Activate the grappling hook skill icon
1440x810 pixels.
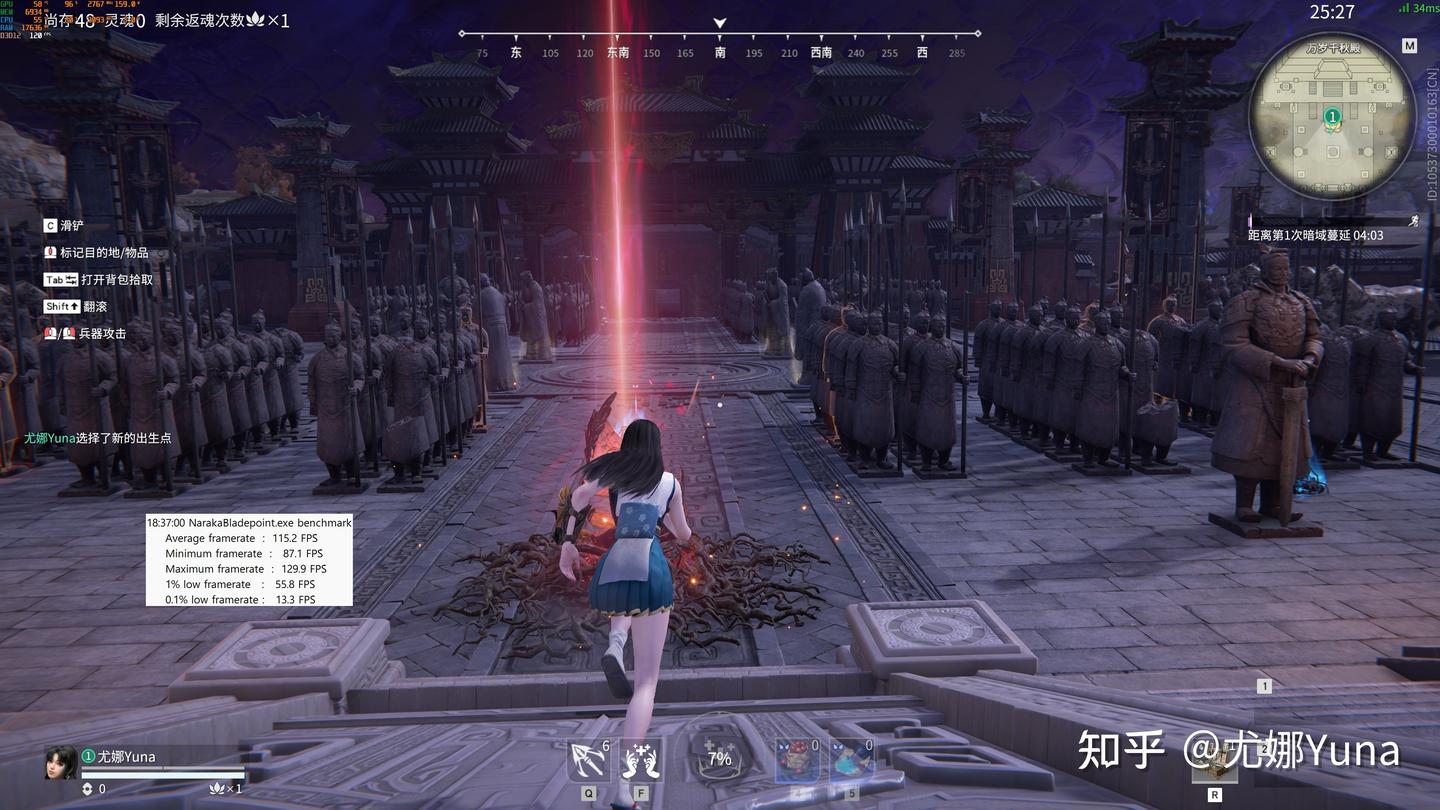coord(588,761)
